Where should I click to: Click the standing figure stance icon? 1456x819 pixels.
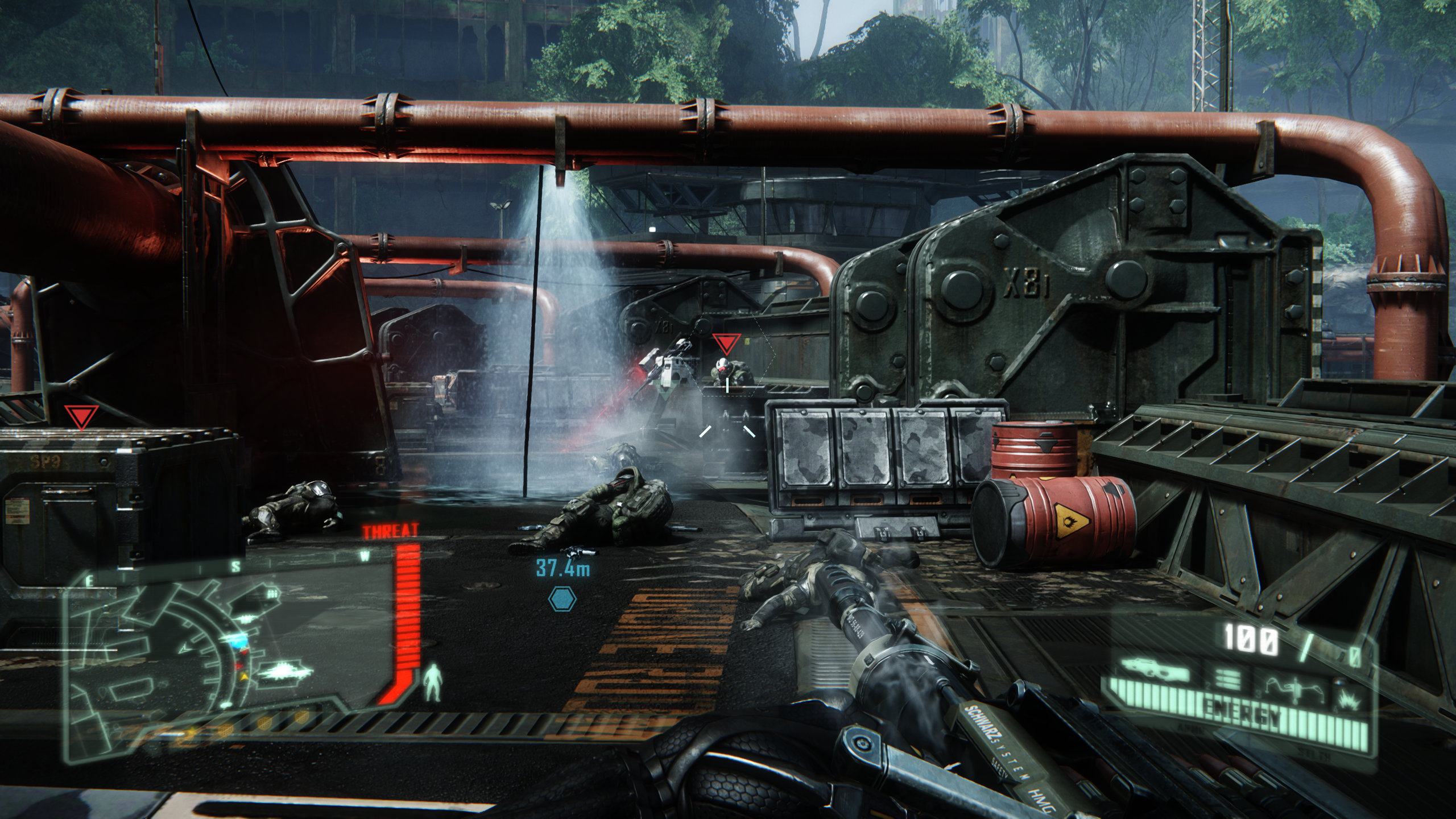point(433,684)
